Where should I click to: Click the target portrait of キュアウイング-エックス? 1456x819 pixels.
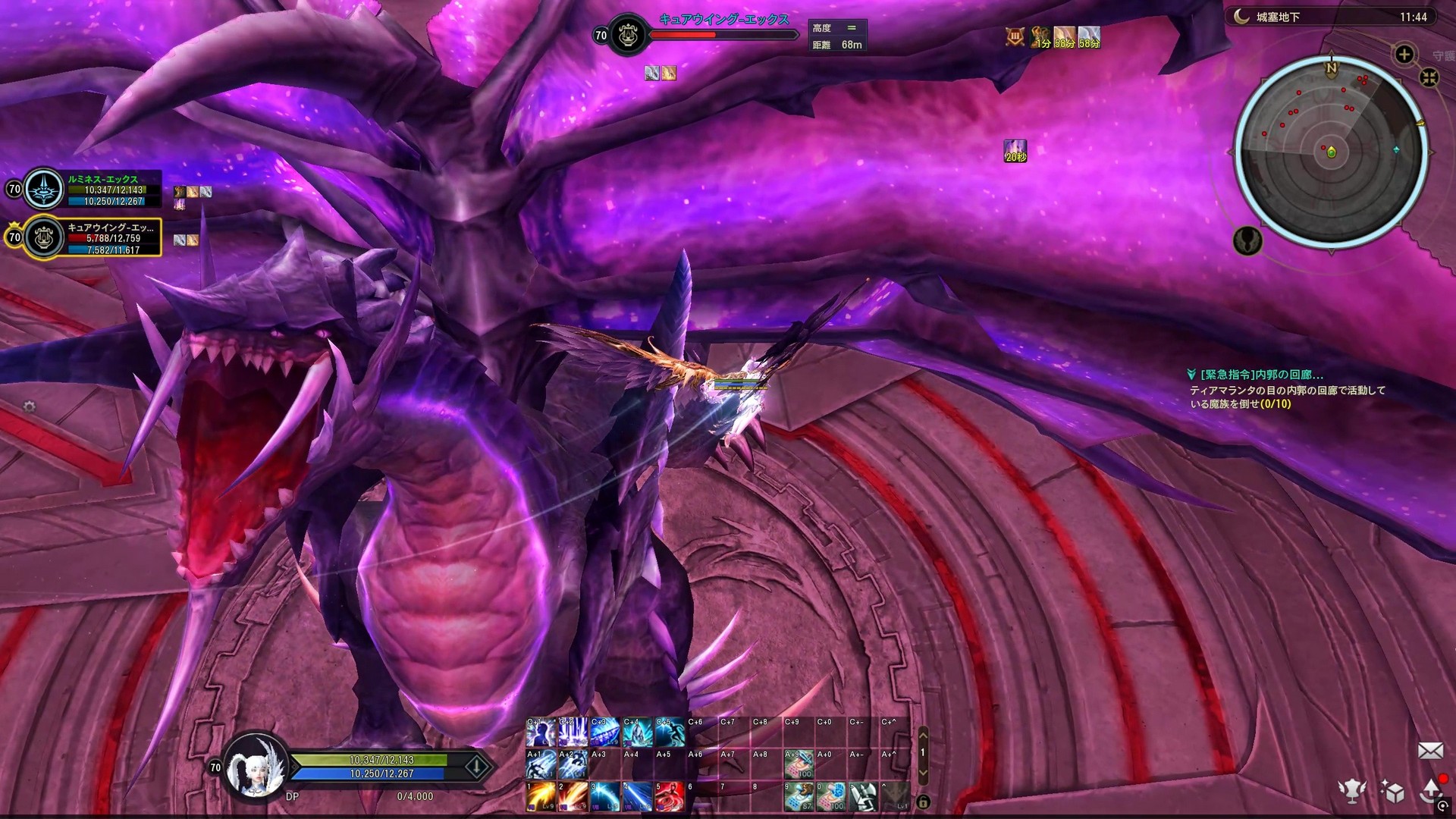pos(628,35)
